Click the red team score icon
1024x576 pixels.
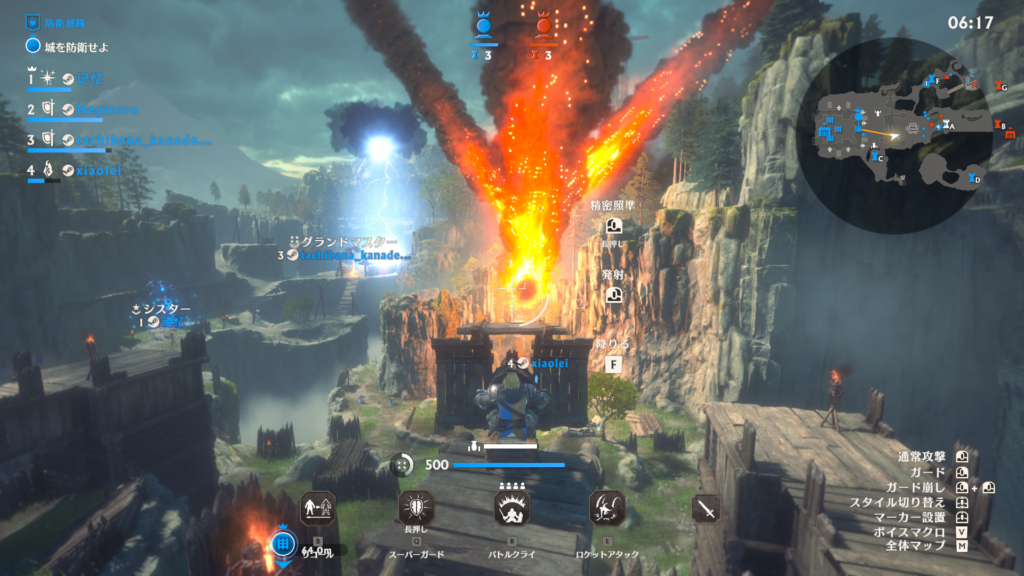tap(544, 27)
